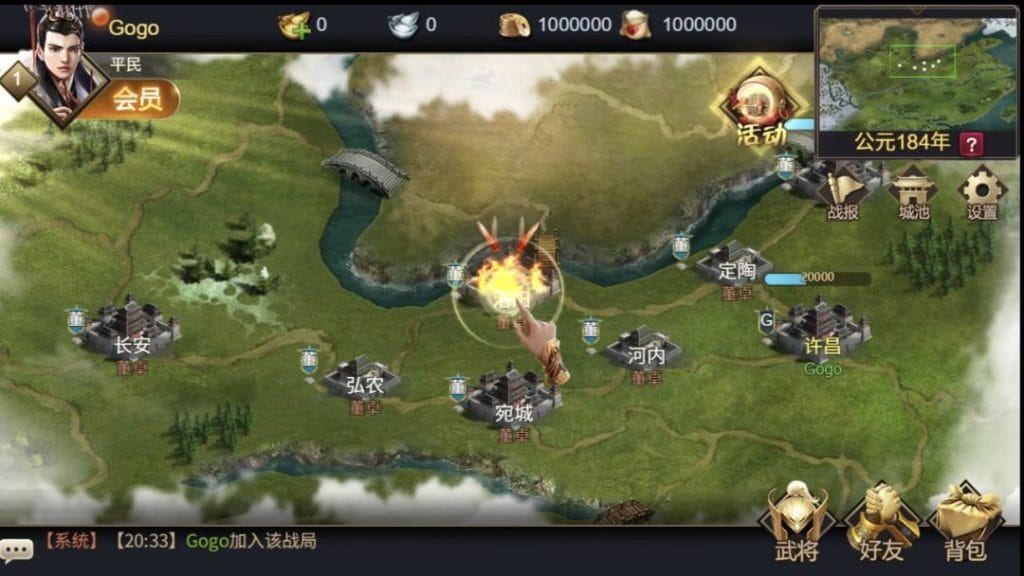Select the 河内 city
Image resolution: width=1024 pixels, height=576 pixels.
pos(645,348)
